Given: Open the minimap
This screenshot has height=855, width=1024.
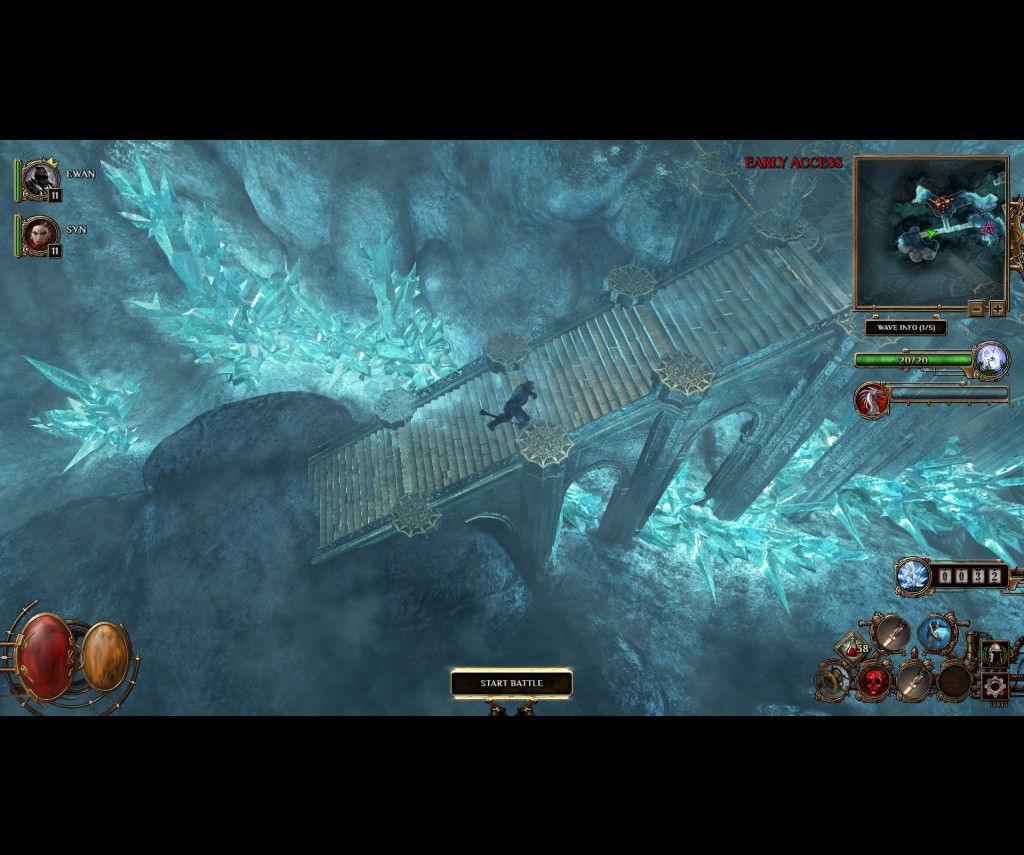Looking at the screenshot, I should click(930, 232).
